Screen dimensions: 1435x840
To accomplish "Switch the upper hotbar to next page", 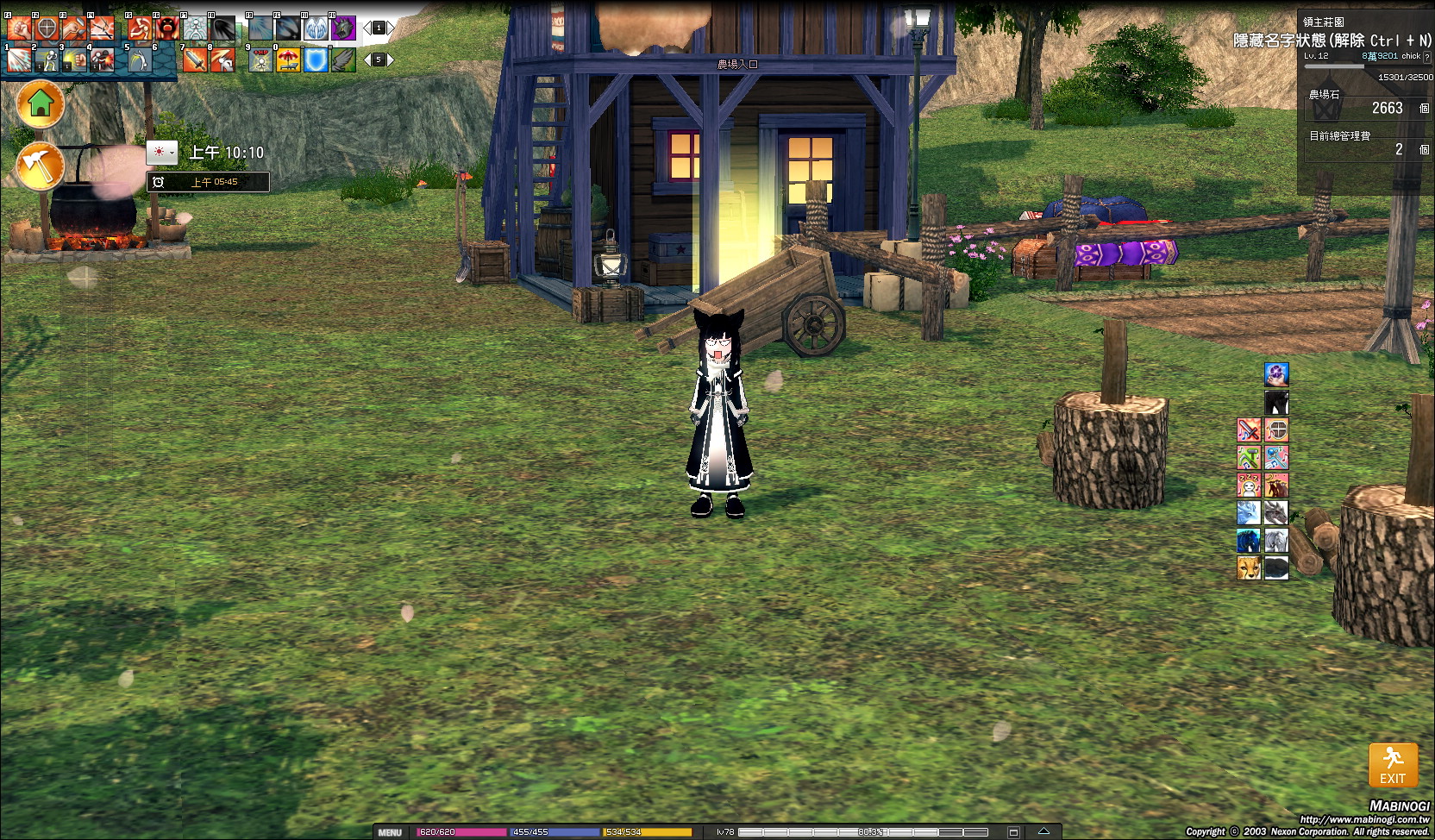I will coord(391,28).
